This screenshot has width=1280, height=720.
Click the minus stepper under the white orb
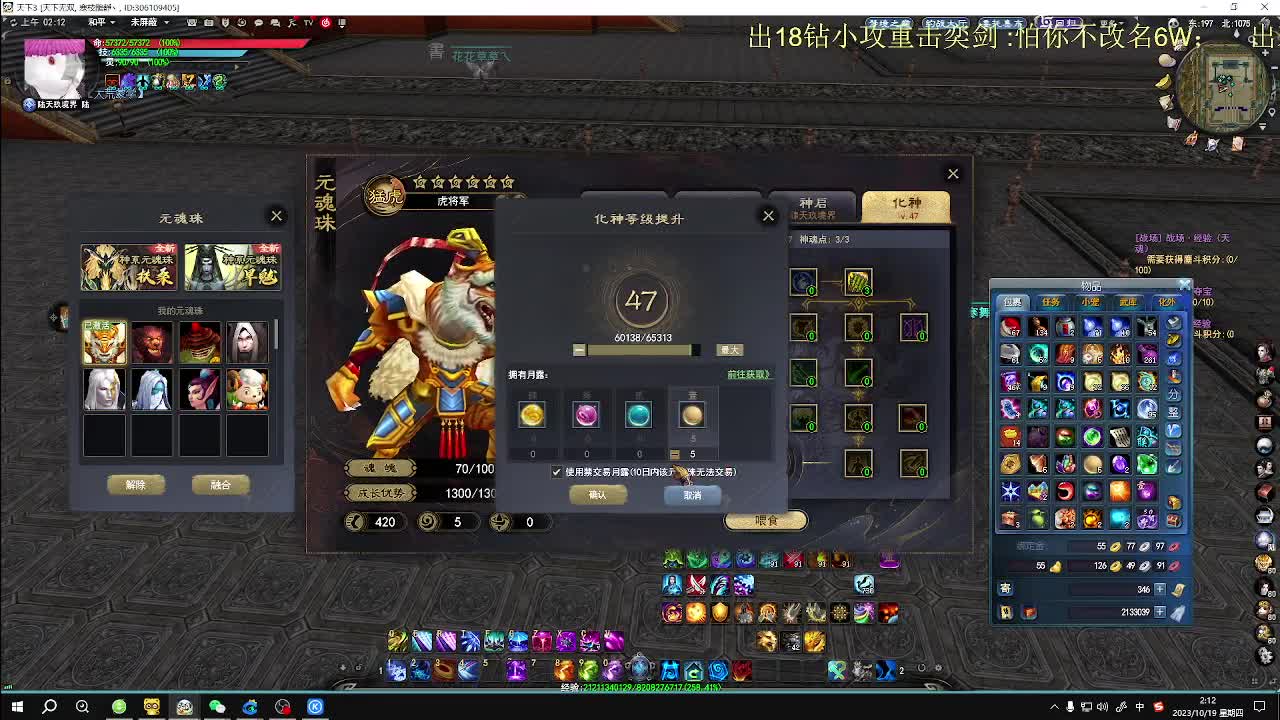pyautogui.click(x=674, y=452)
